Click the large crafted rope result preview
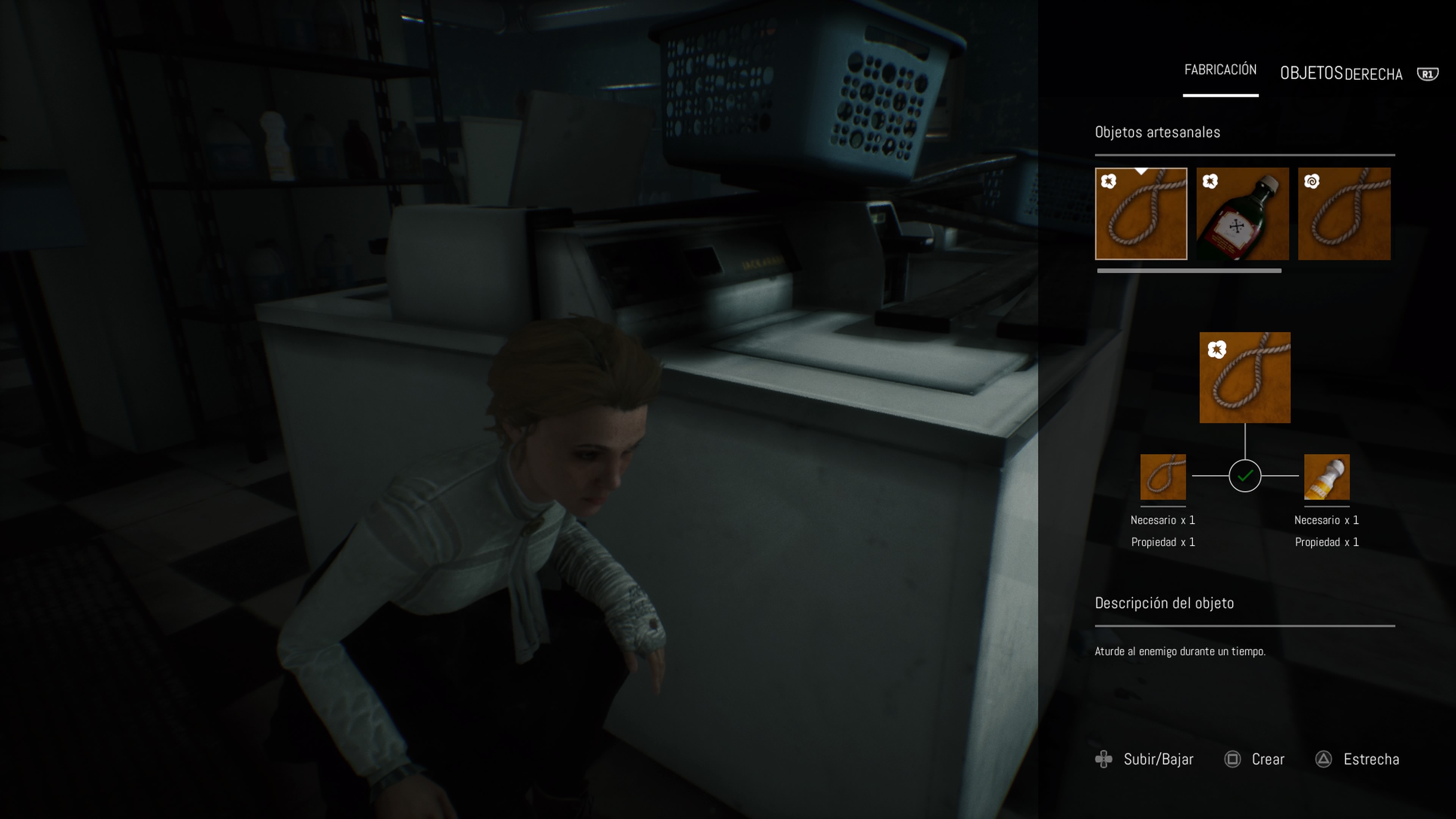 pos(1244,378)
